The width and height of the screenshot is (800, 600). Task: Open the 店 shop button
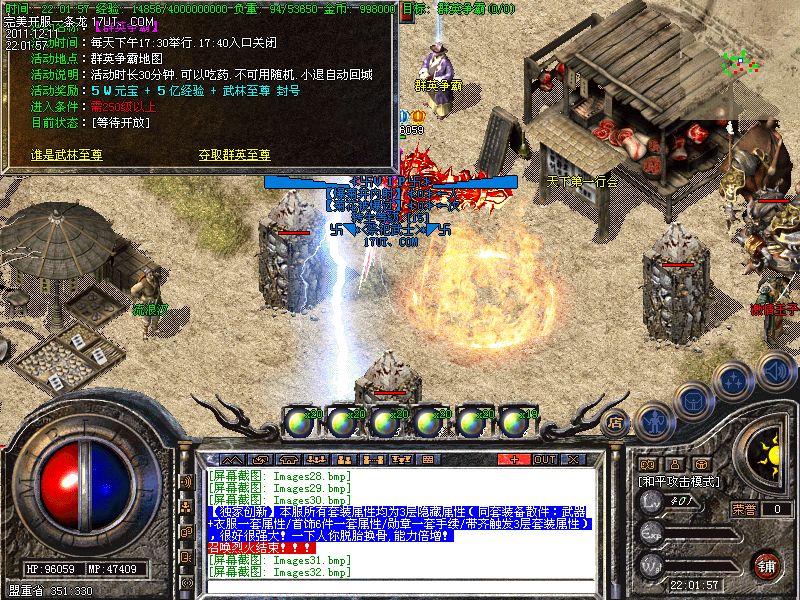tap(616, 423)
